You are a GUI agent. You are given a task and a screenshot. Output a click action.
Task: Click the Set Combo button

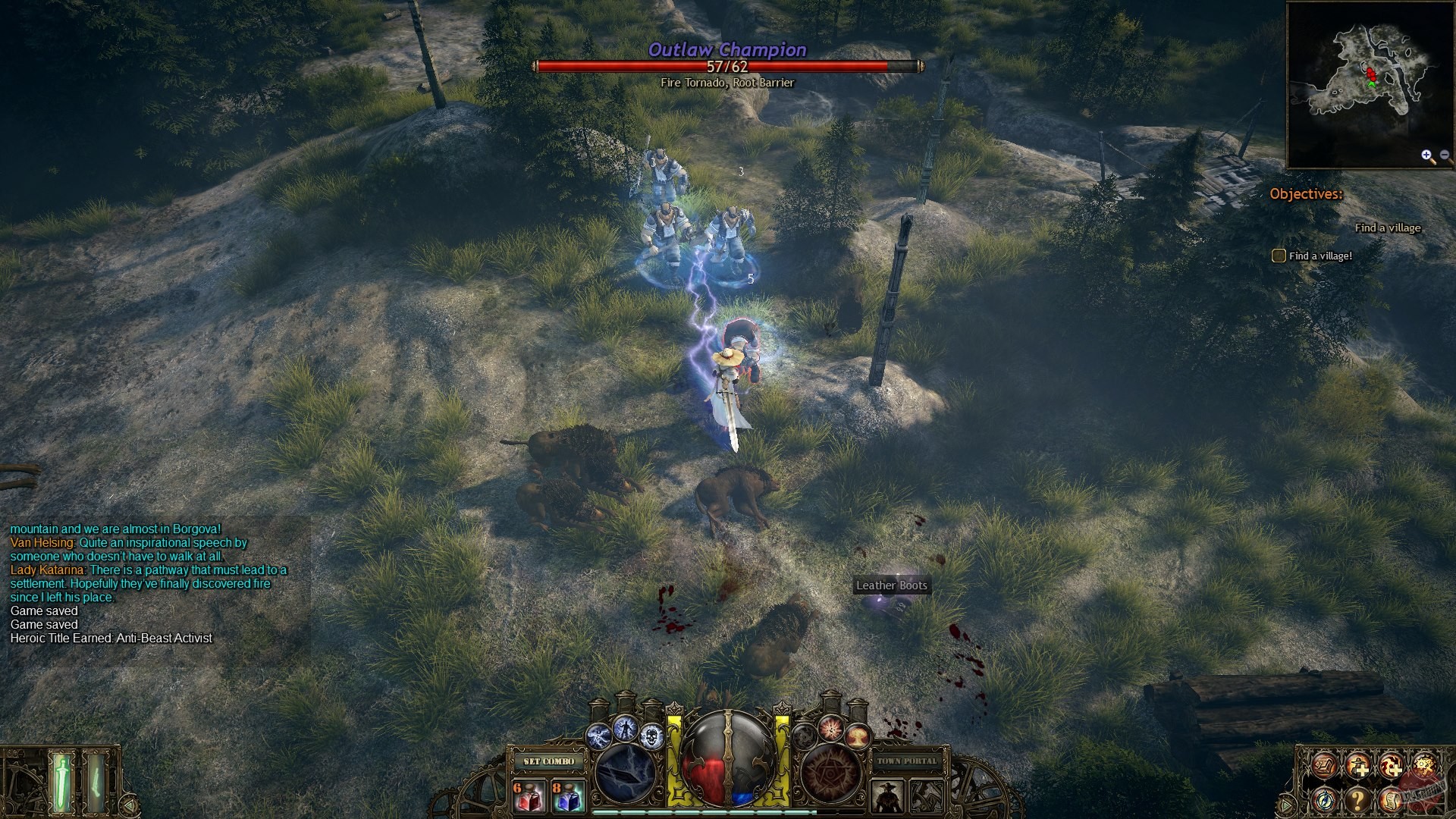click(548, 761)
